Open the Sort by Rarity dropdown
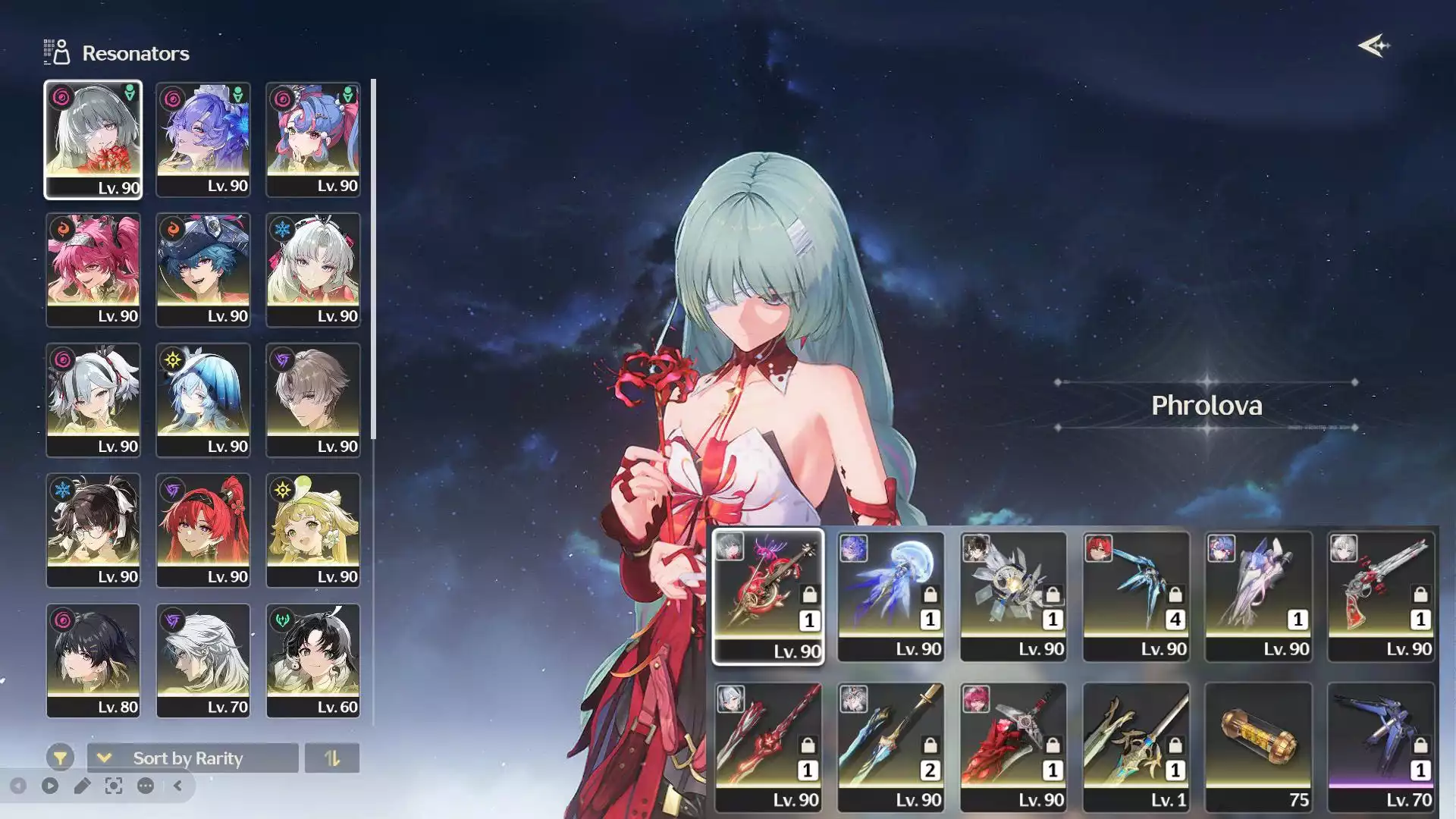The height and width of the screenshot is (819, 1456). 193,758
